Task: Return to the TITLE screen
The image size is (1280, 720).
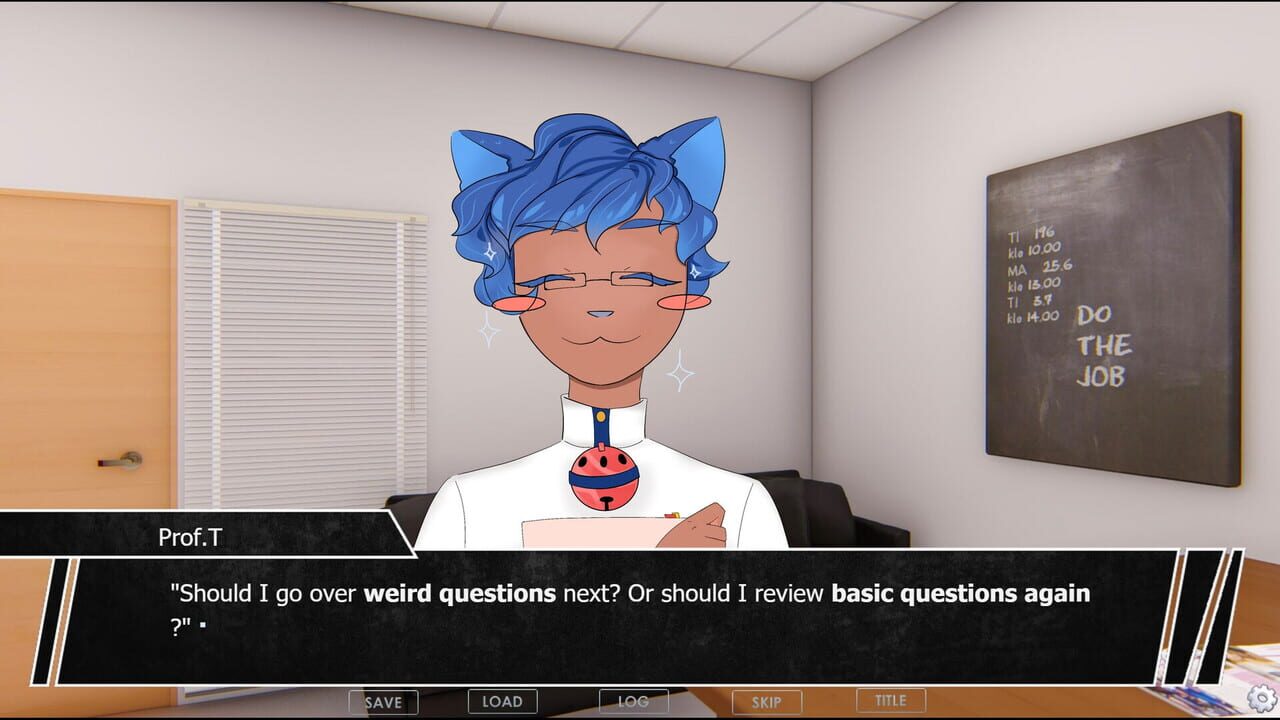Action: point(889,701)
